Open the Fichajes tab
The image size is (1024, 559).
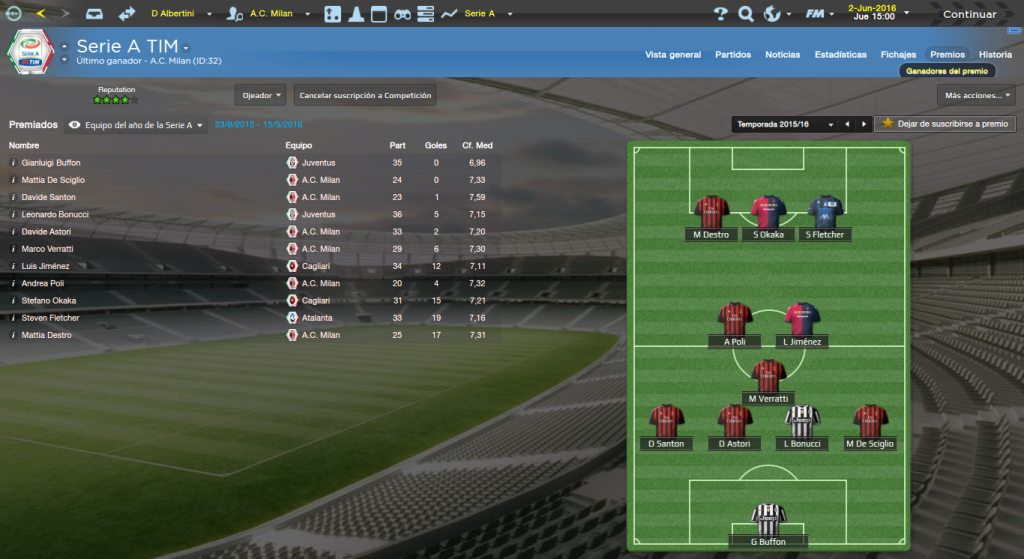coord(898,55)
